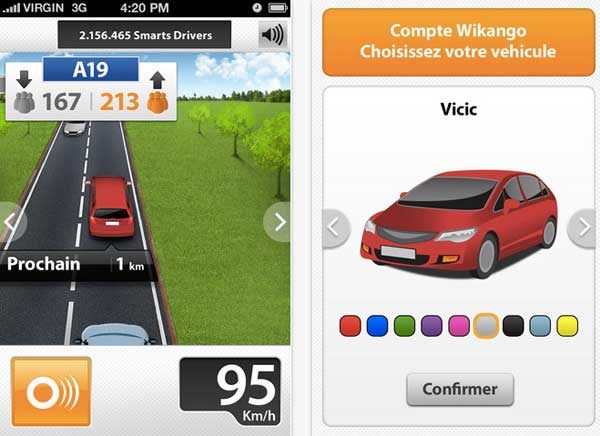Choose the blue car color
Viewport: 600px width, 436px height.
377,325
